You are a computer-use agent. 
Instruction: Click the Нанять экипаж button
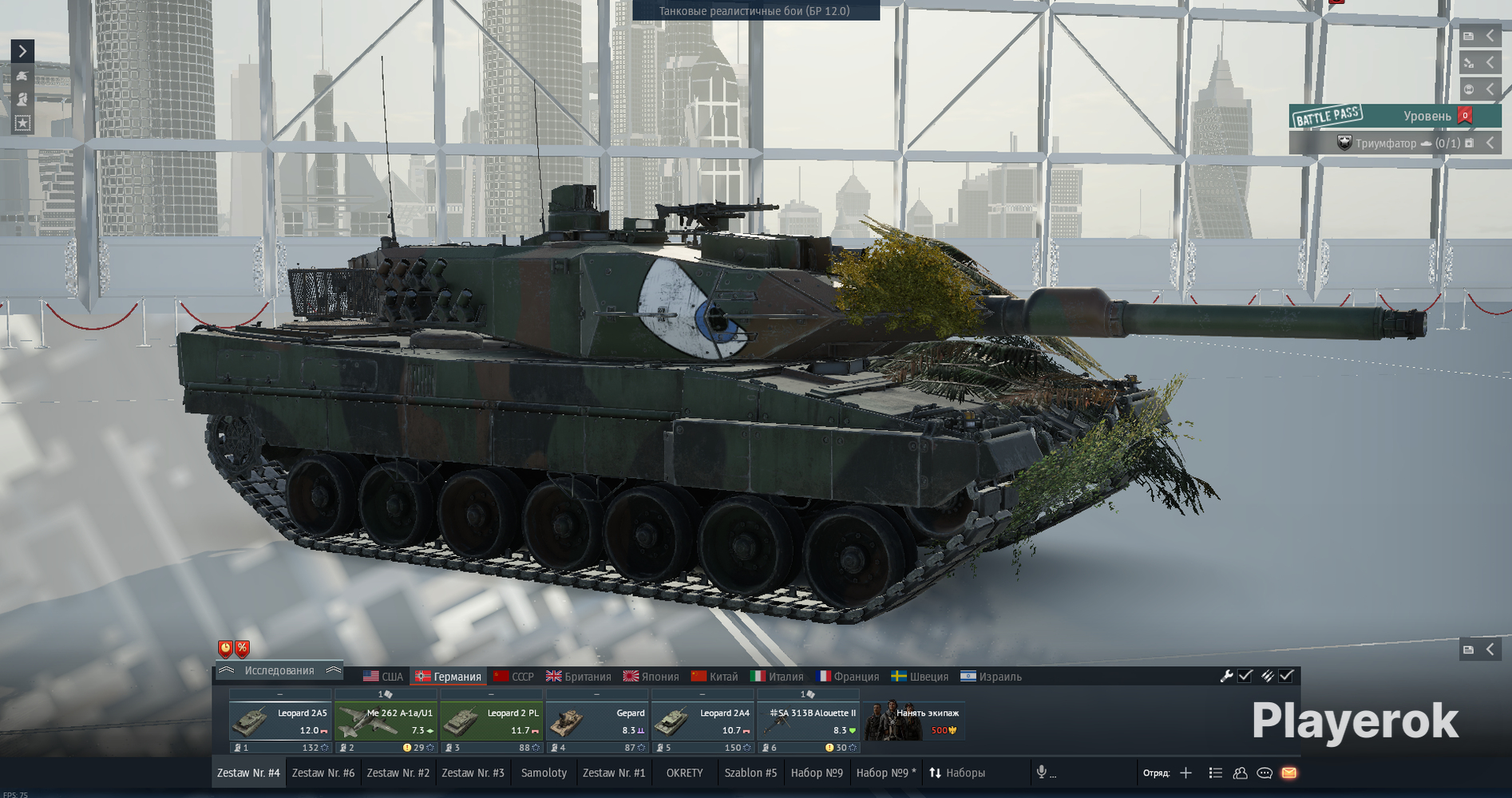tap(915, 720)
